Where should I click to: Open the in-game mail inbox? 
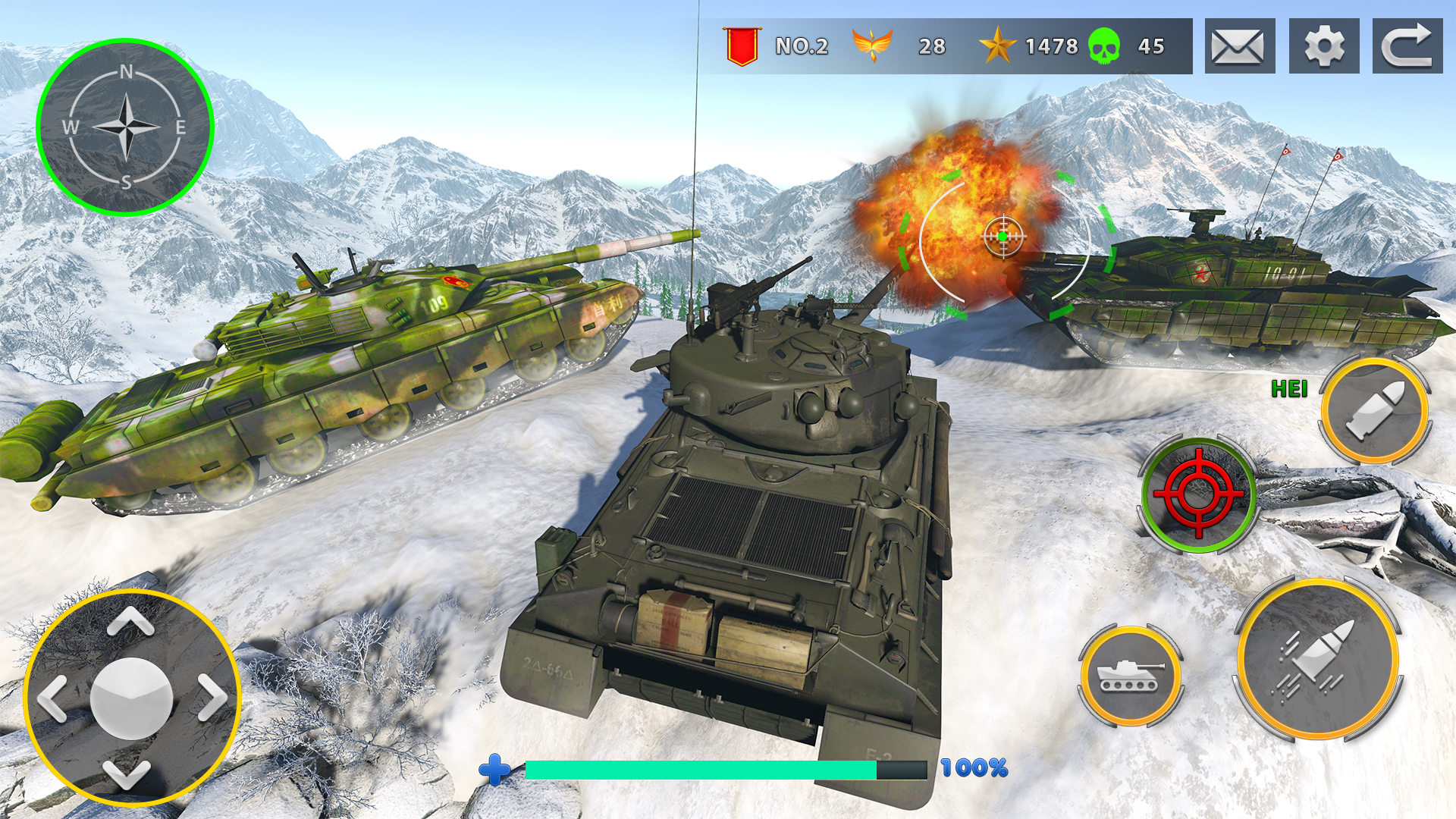point(1237,47)
